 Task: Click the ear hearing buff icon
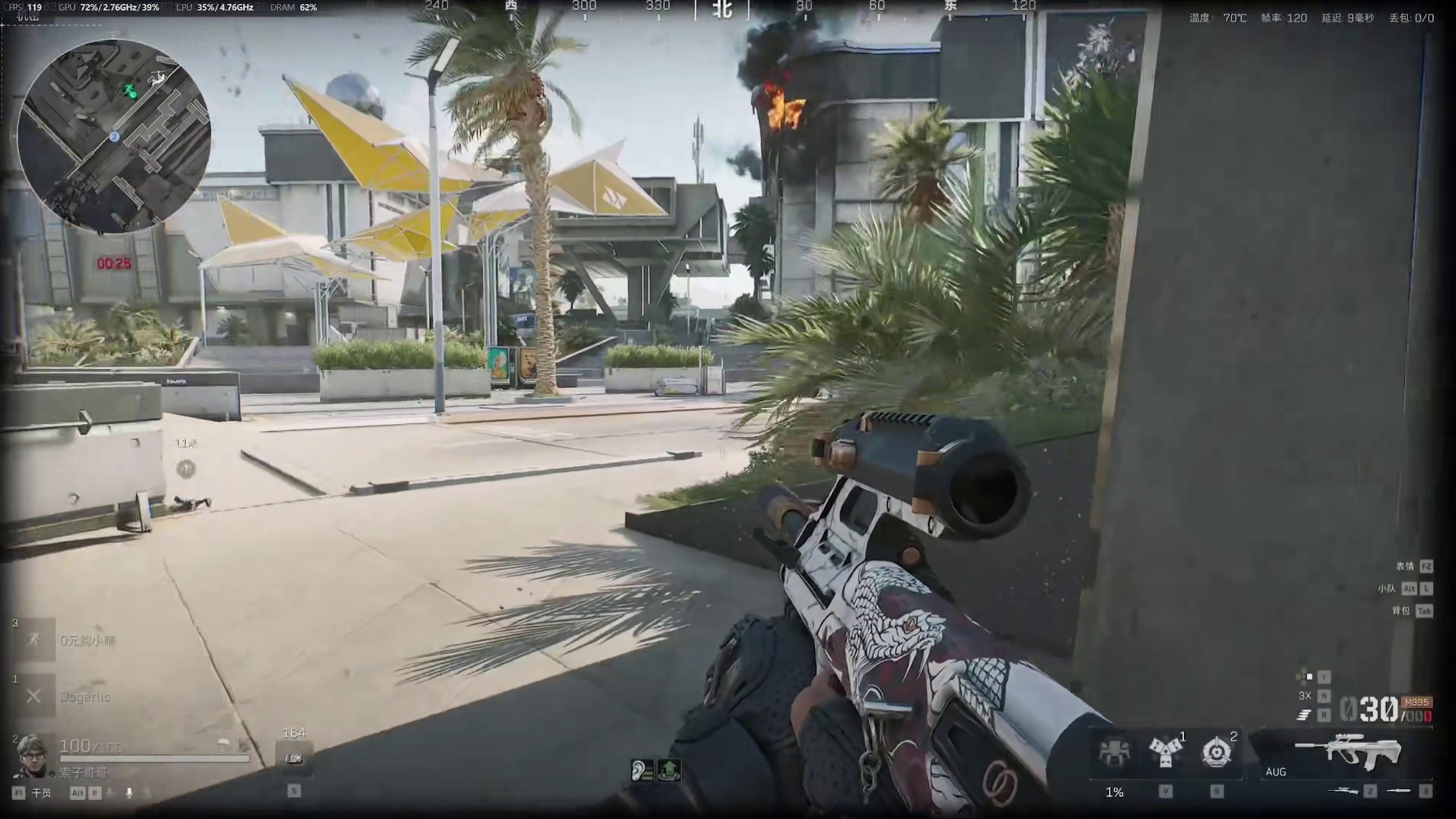click(642, 770)
